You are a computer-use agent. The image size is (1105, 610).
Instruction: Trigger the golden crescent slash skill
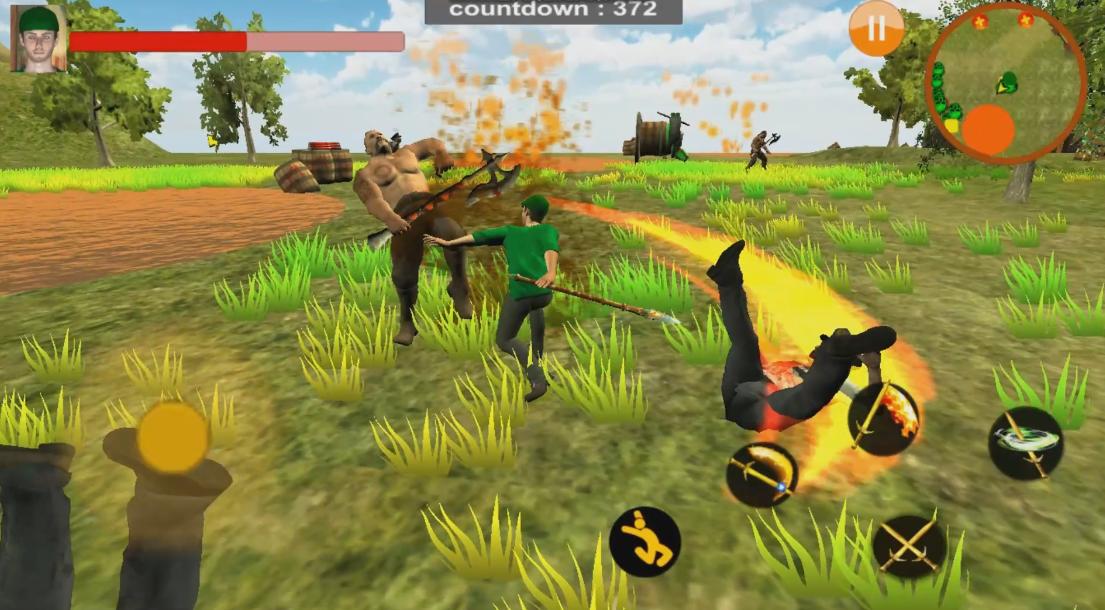click(x=762, y=474)
